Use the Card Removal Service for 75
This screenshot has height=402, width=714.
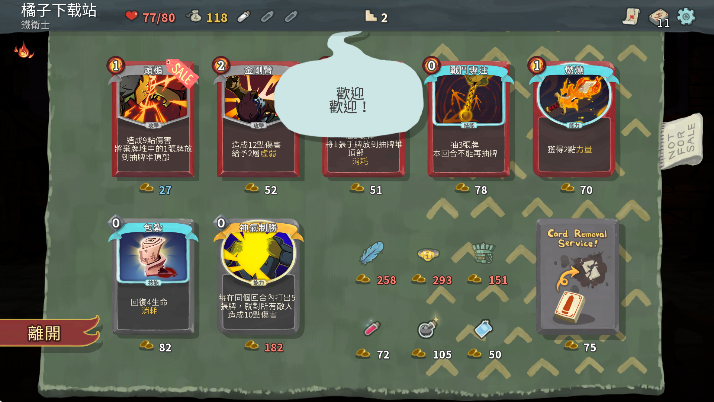pos(576,277)
